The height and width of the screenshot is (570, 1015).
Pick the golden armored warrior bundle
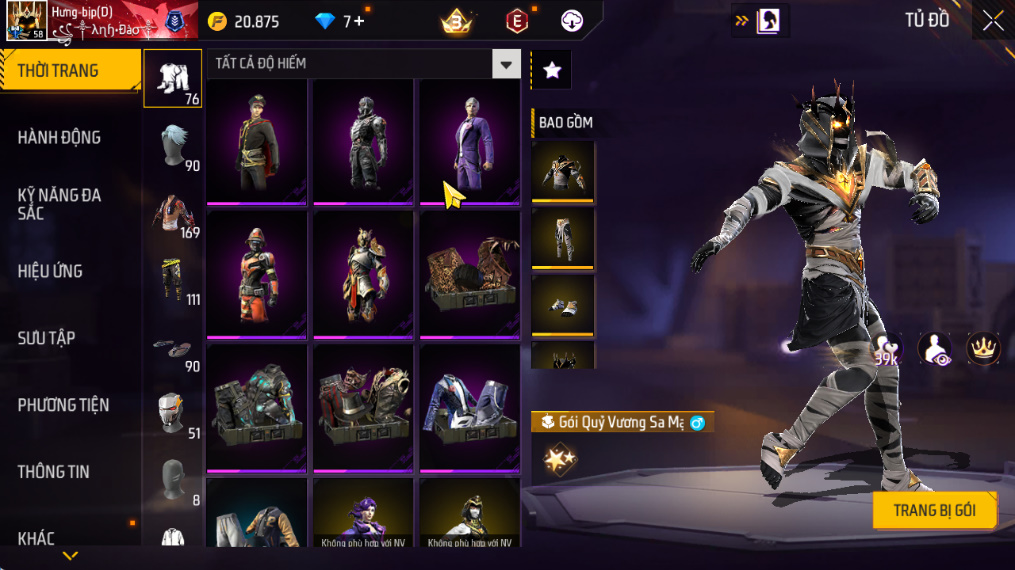pos(363,274)
